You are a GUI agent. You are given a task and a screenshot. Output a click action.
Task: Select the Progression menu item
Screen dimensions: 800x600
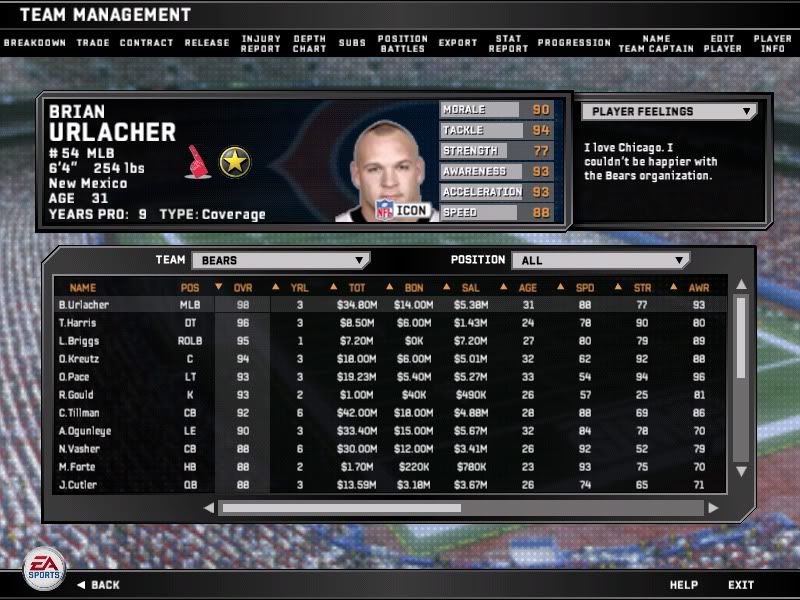click(574, 43)
